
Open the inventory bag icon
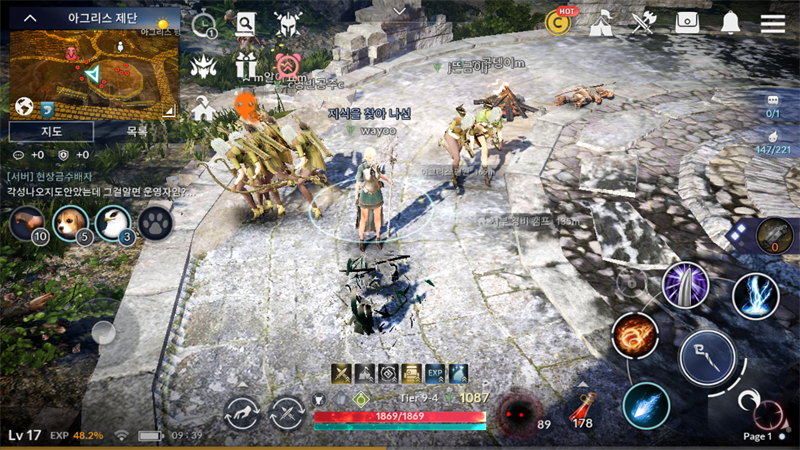tap(687, 23)
